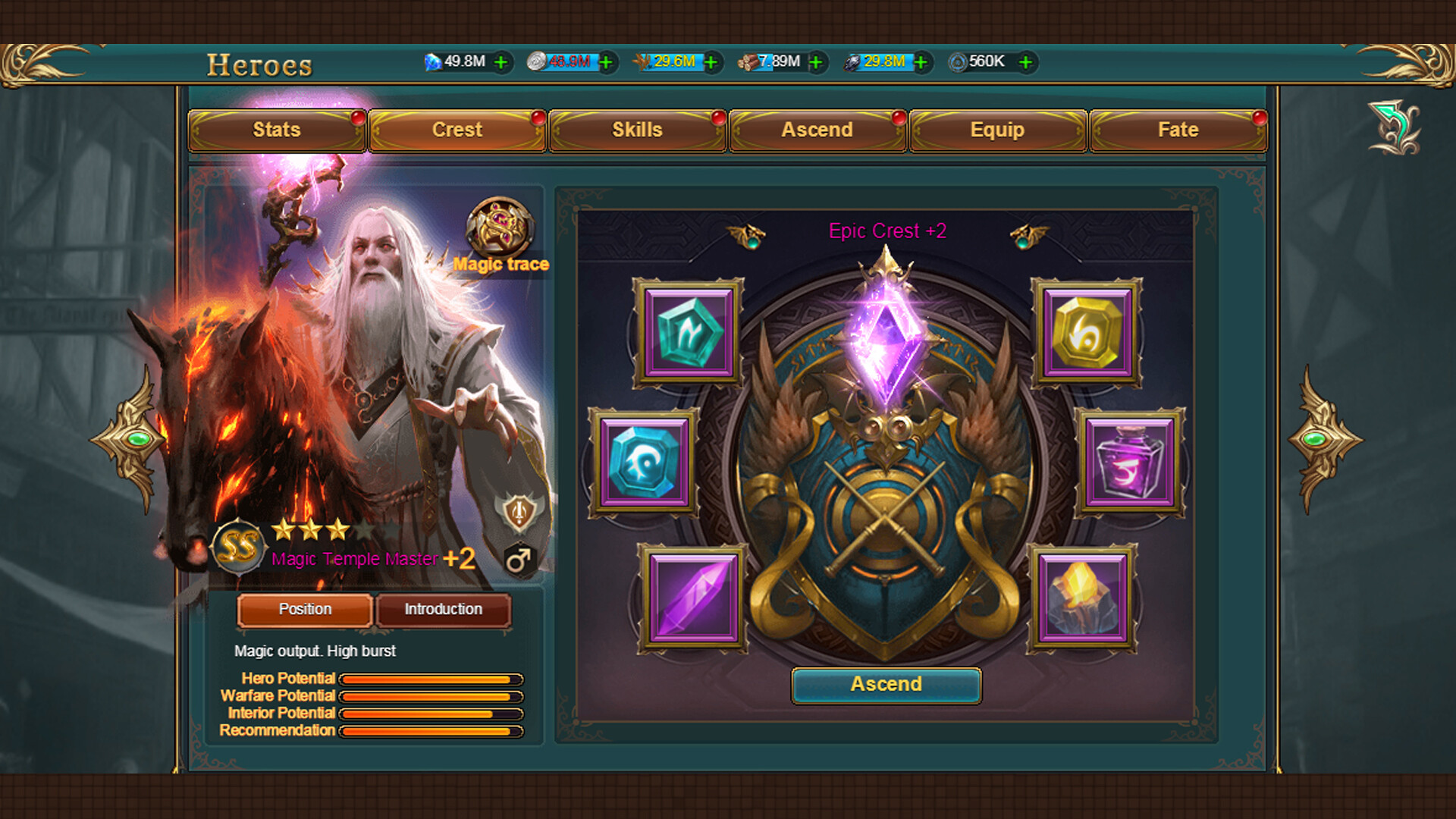Switch to the Skills tab
Image resolution: width=1456 pixels, height=819 pixels.
637,130
